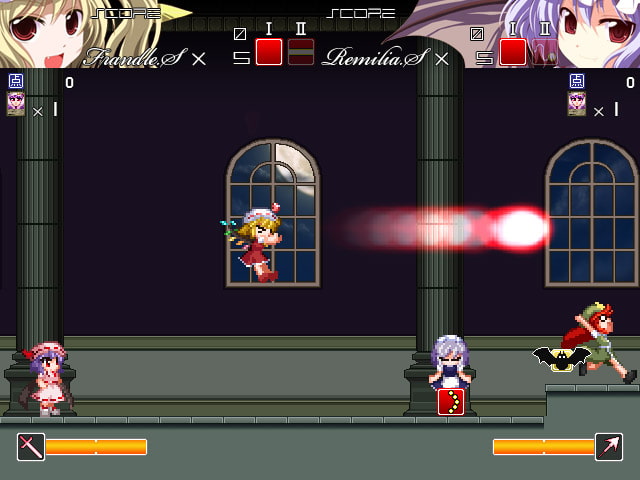
Task: Activate the wand weapon icon
Action: [x=31, y=446]
